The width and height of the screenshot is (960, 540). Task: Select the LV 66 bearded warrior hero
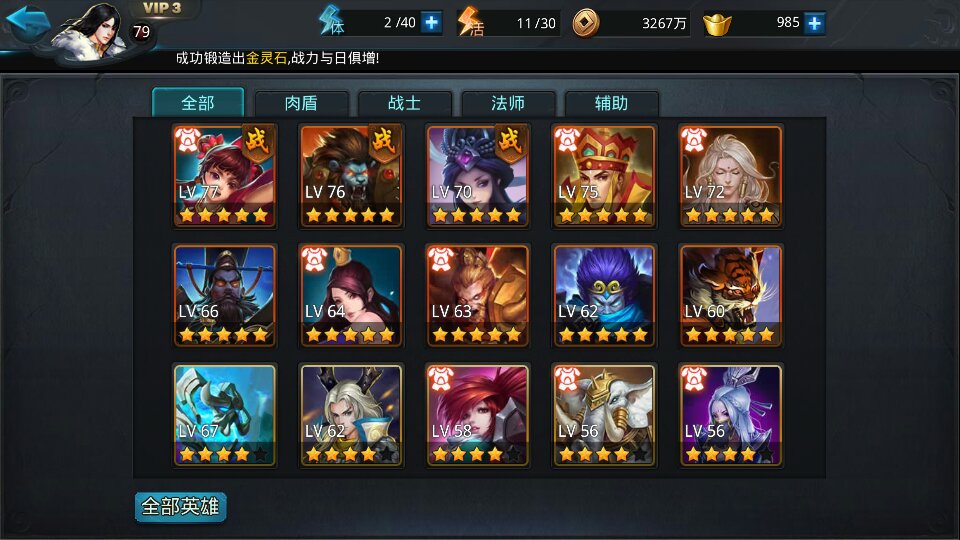coord(225,296)
